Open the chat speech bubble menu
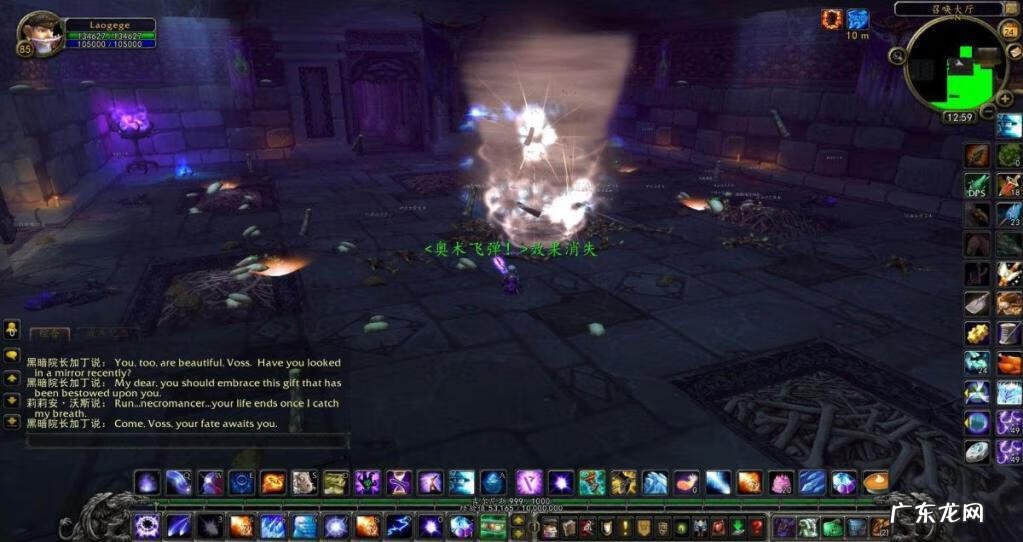The height and width of the screenshot is (542, 1023). [12, 355]
